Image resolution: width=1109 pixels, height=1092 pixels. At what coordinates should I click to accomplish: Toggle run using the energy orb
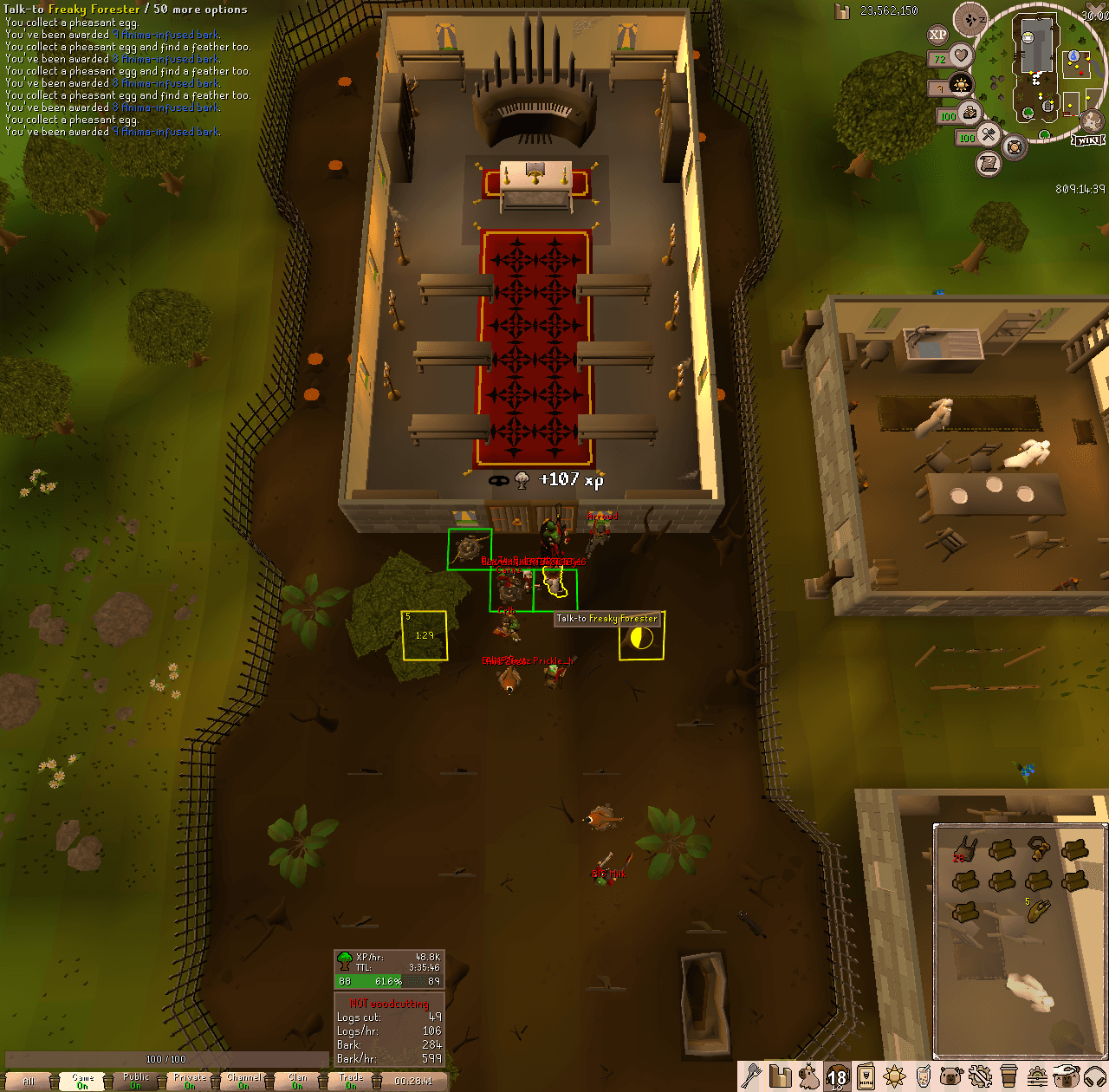coord(969,114)
